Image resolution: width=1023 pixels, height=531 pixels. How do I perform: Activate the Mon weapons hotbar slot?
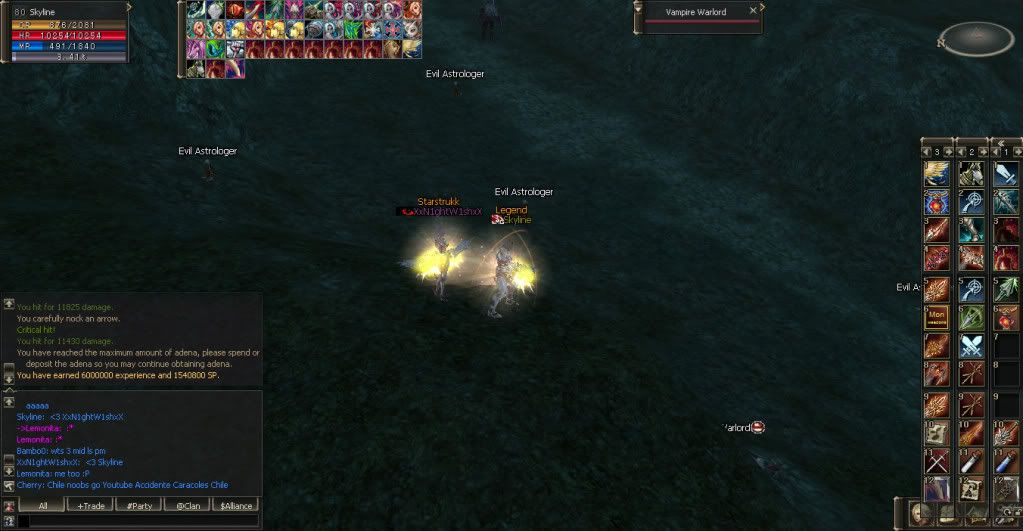(x=937, y=318)
